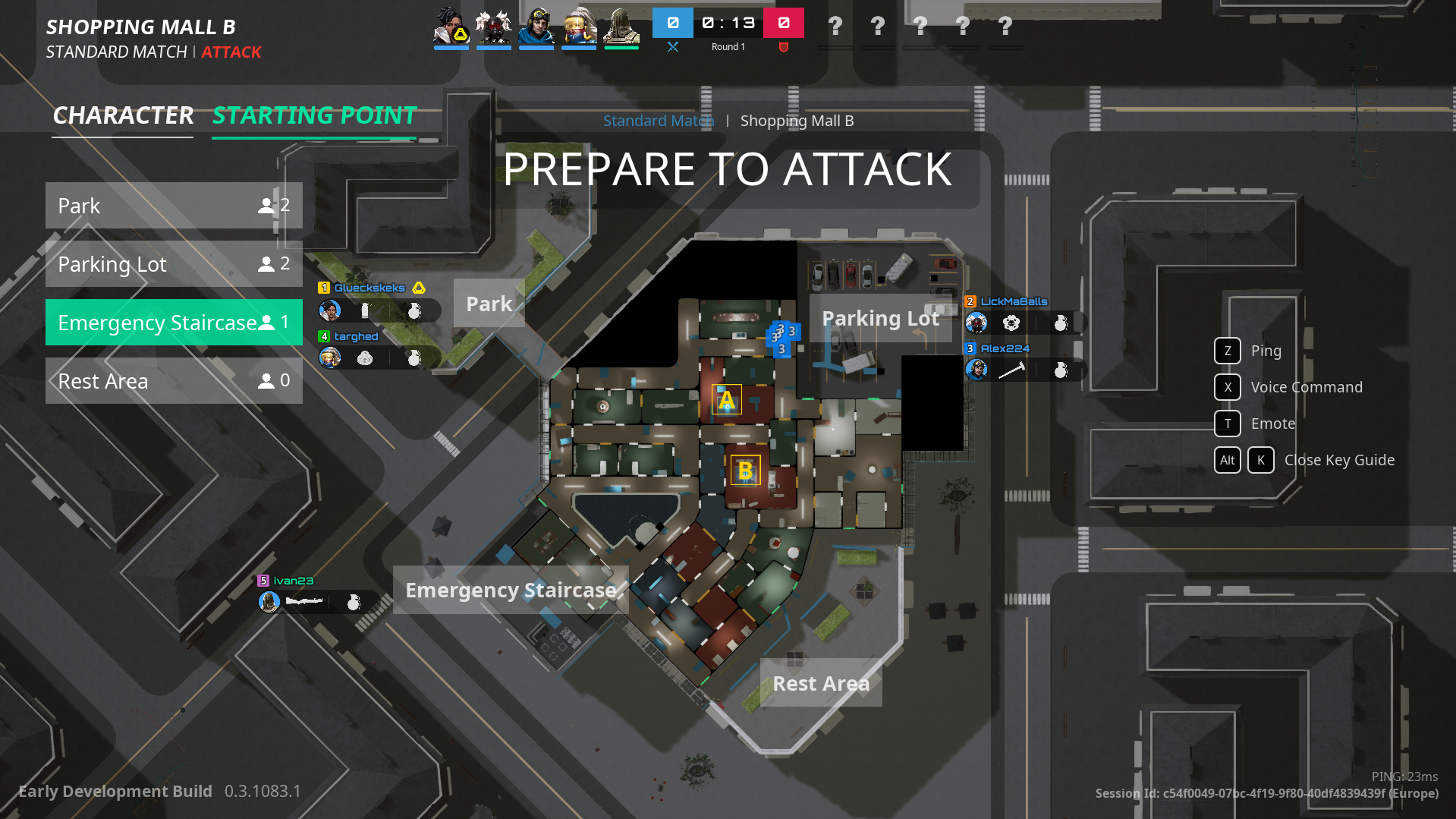Screen dimensions: 1456x819
Task: Click the Rest Area map label
Action: click(821, 683)
